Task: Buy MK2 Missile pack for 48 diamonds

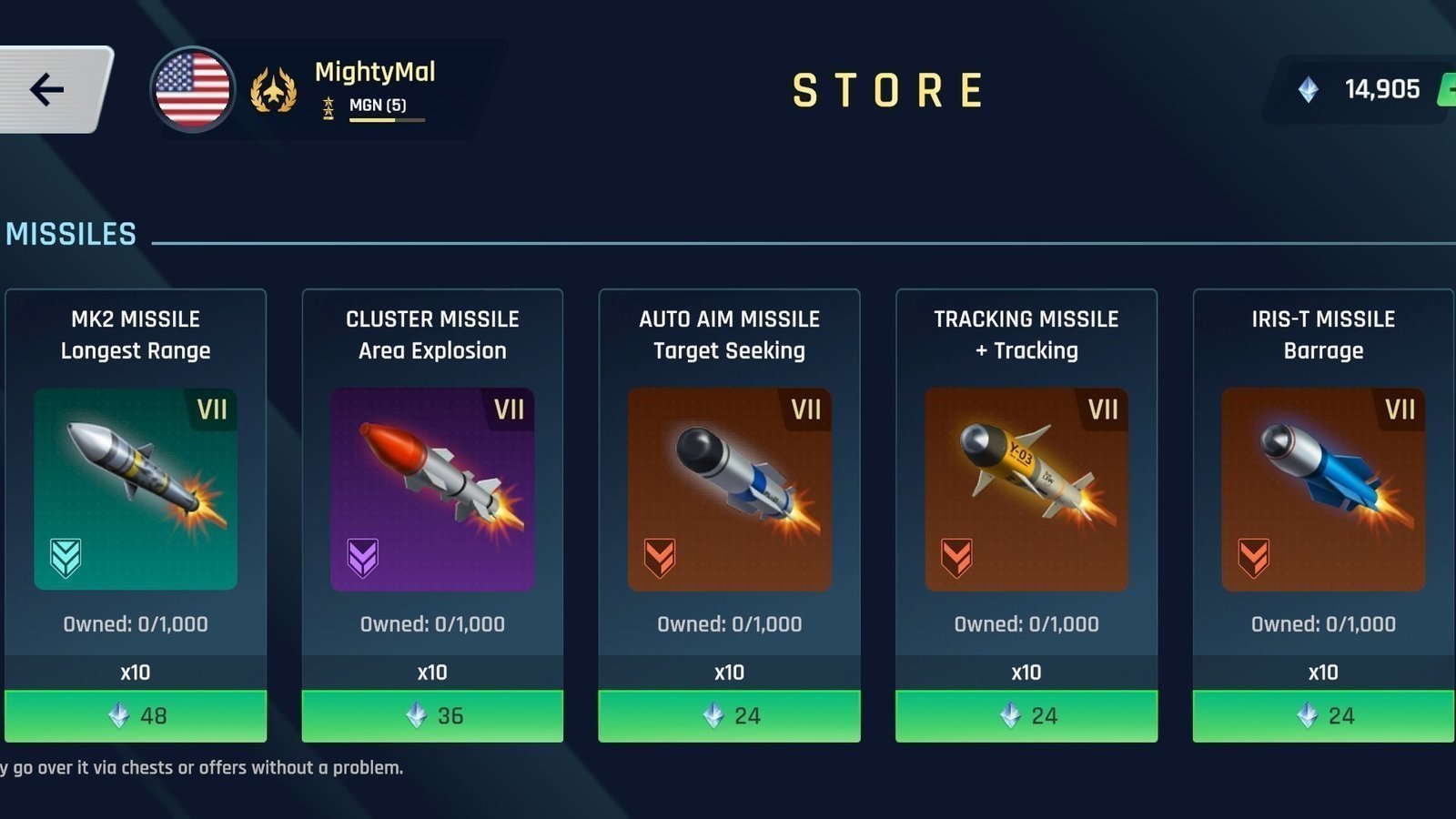Action: [x=136, y=716]
